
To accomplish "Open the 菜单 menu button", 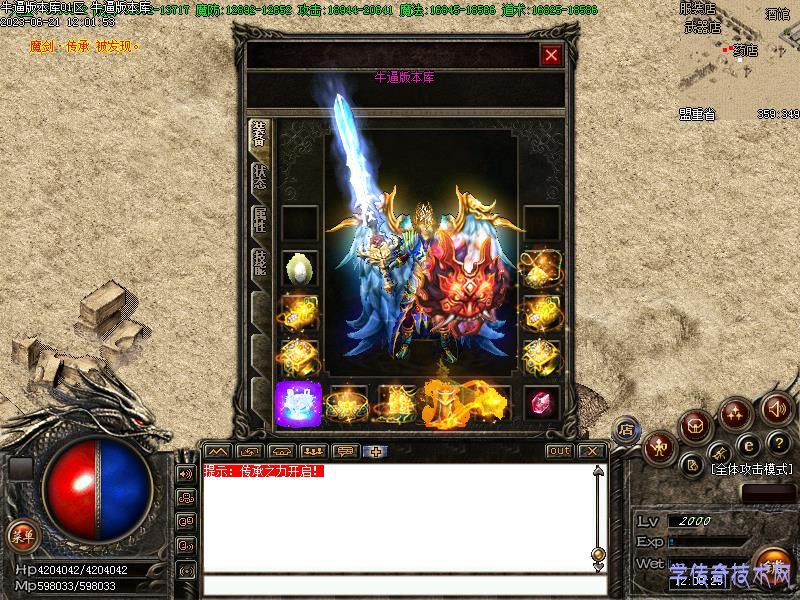I will click(x=20, y=536).
